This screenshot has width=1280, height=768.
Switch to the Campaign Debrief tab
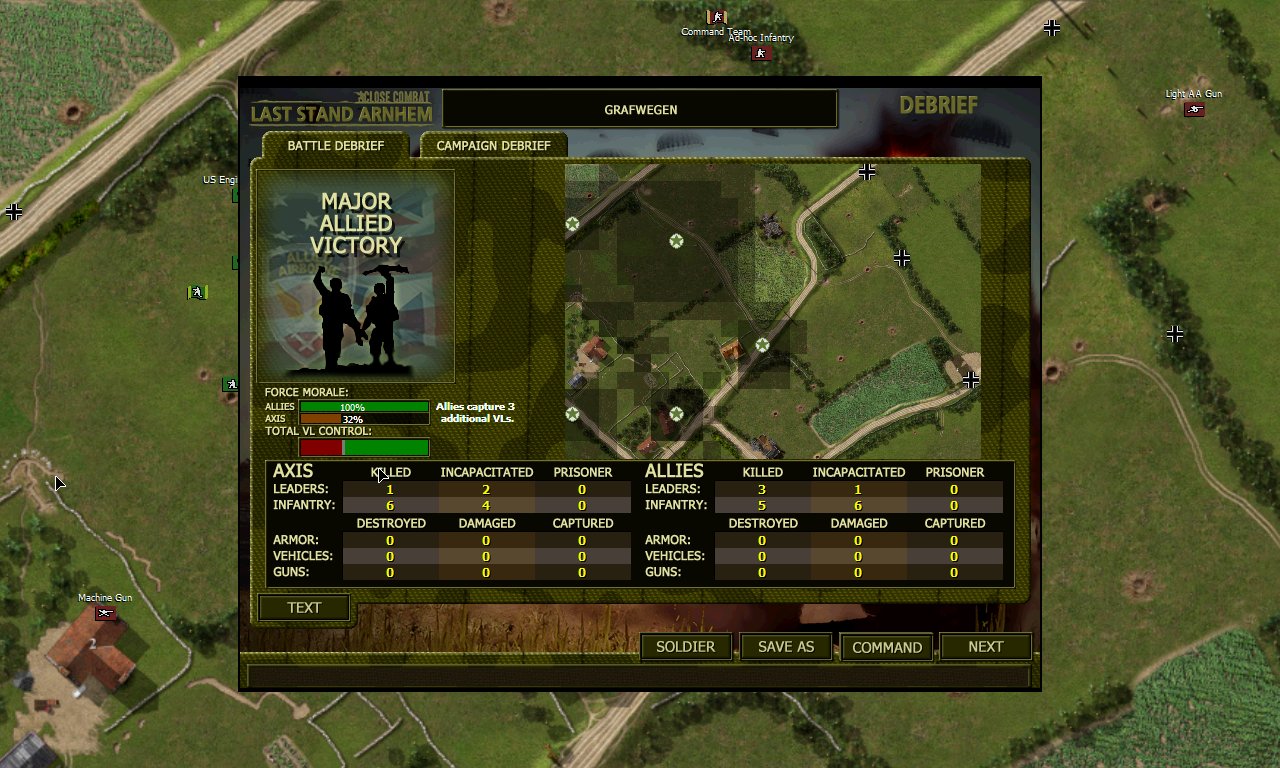click(x=493, y=144)
